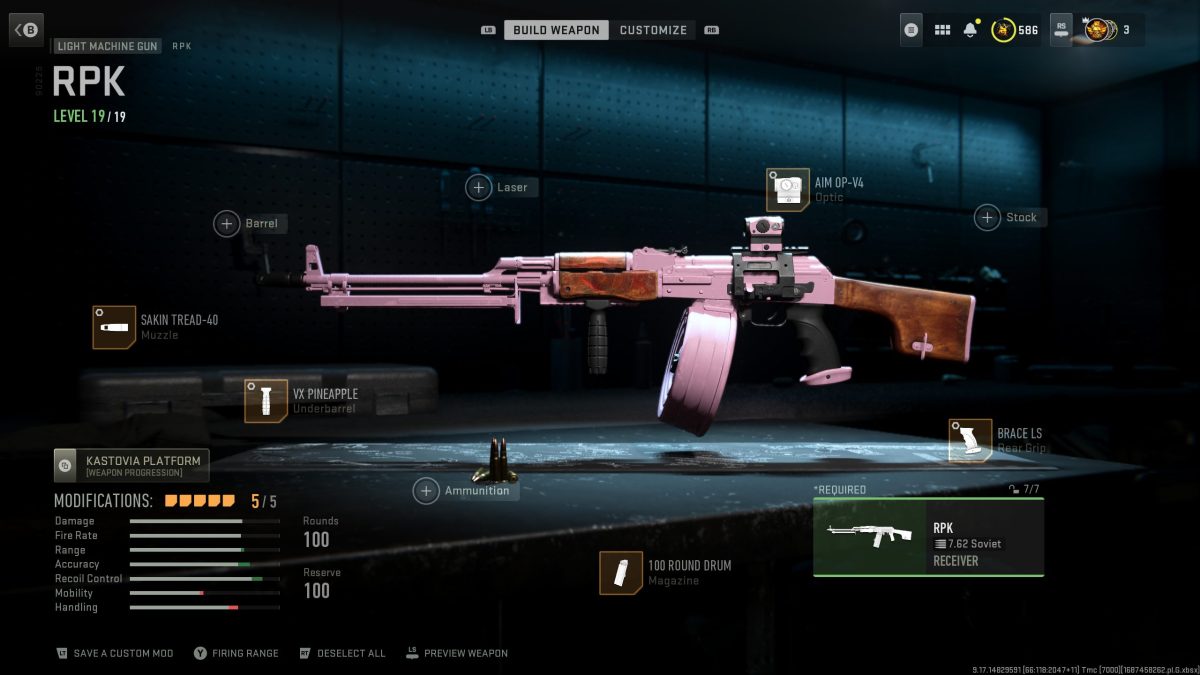The width and height of the screenshot is (1200, 675).
Task: Add a Stock attachment
Action: tap(988, 217)
